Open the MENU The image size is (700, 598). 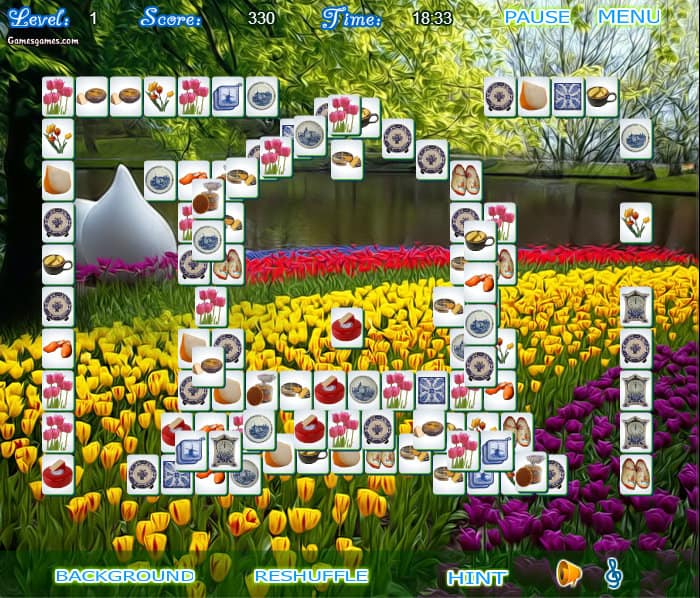pos(629,17)
